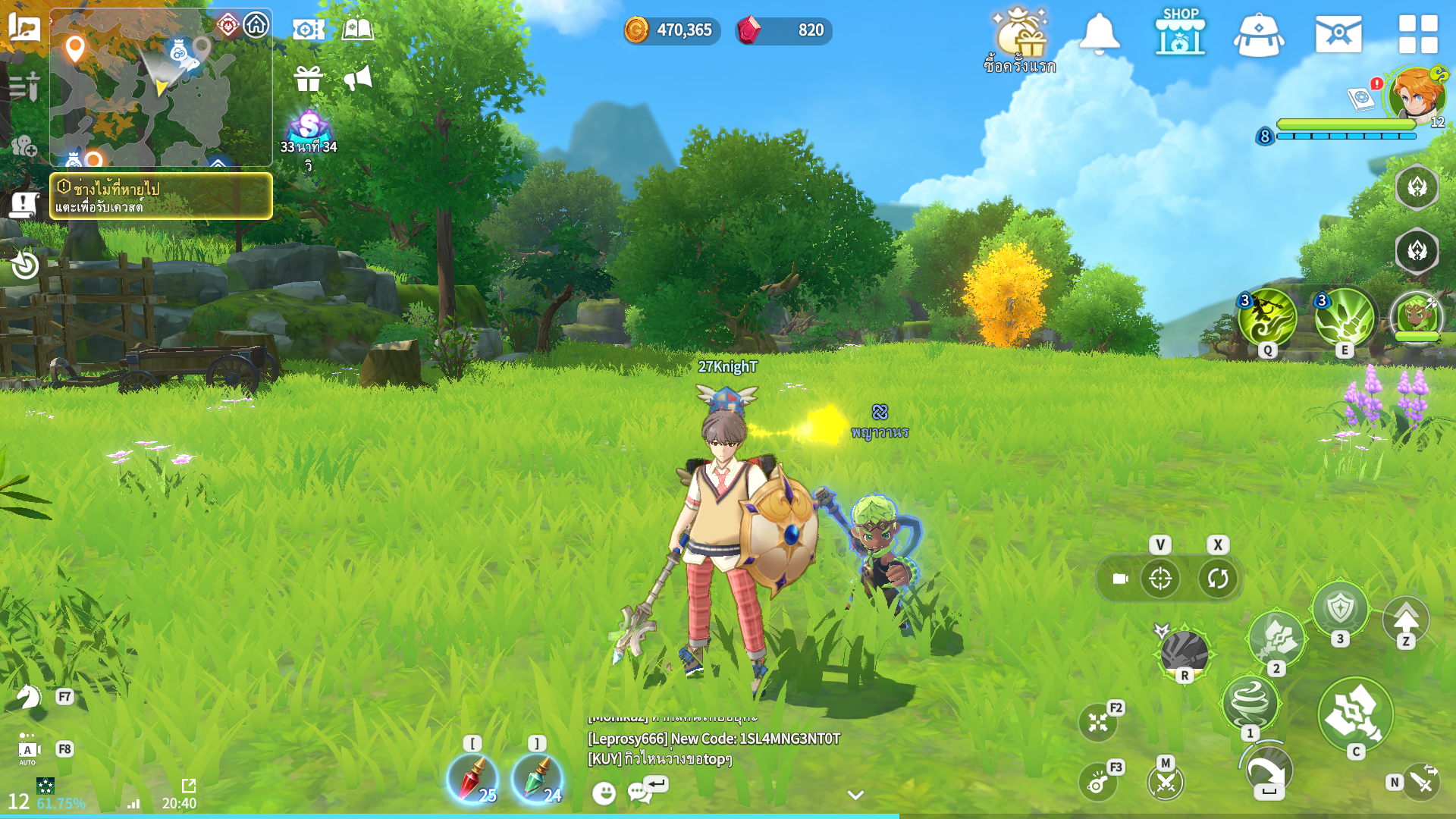Open the four-square main menu grid
The width and height of the screenshot is (1456, 819).
tap(1417, 34)
